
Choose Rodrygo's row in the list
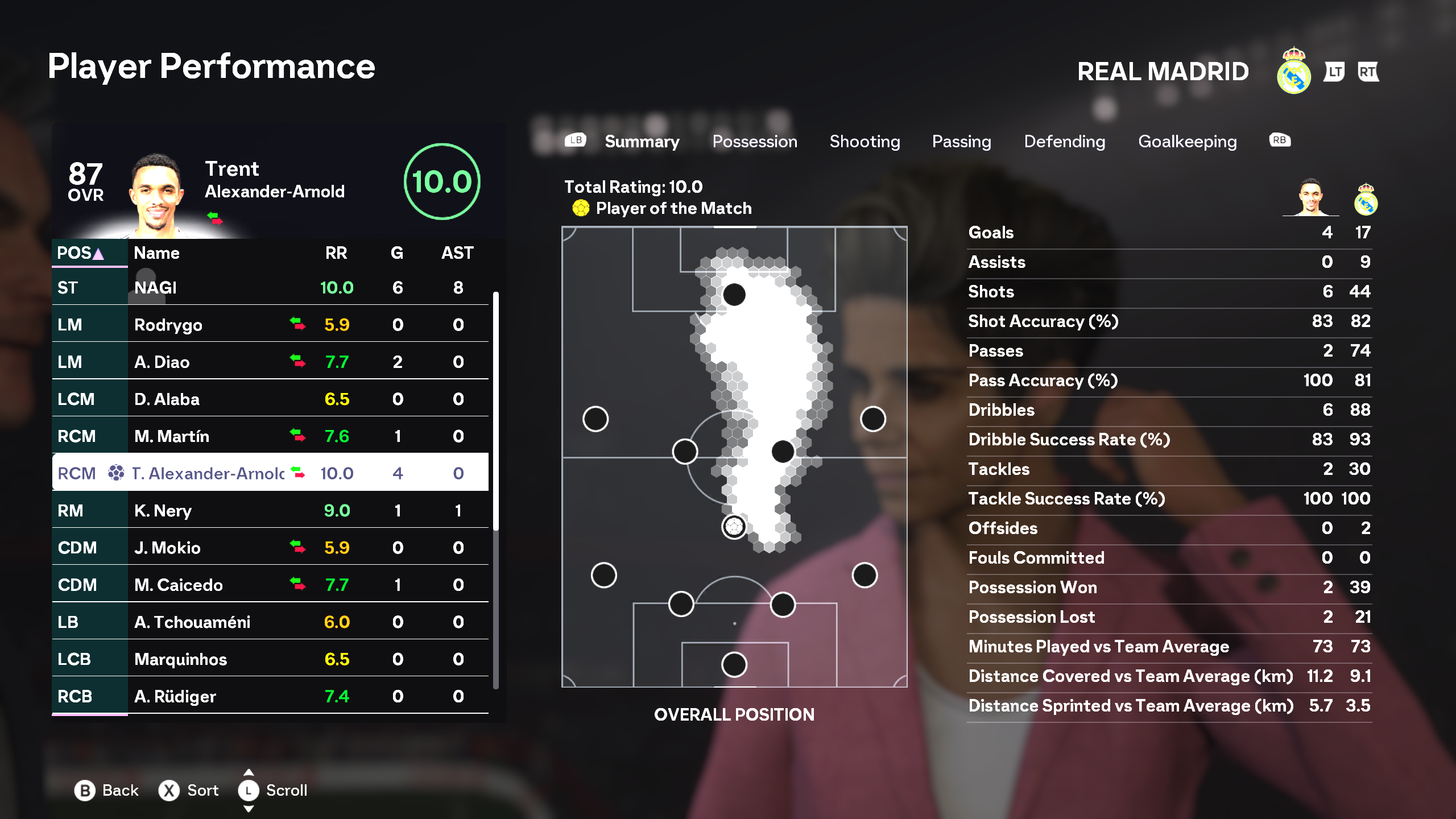pos(270,325)
